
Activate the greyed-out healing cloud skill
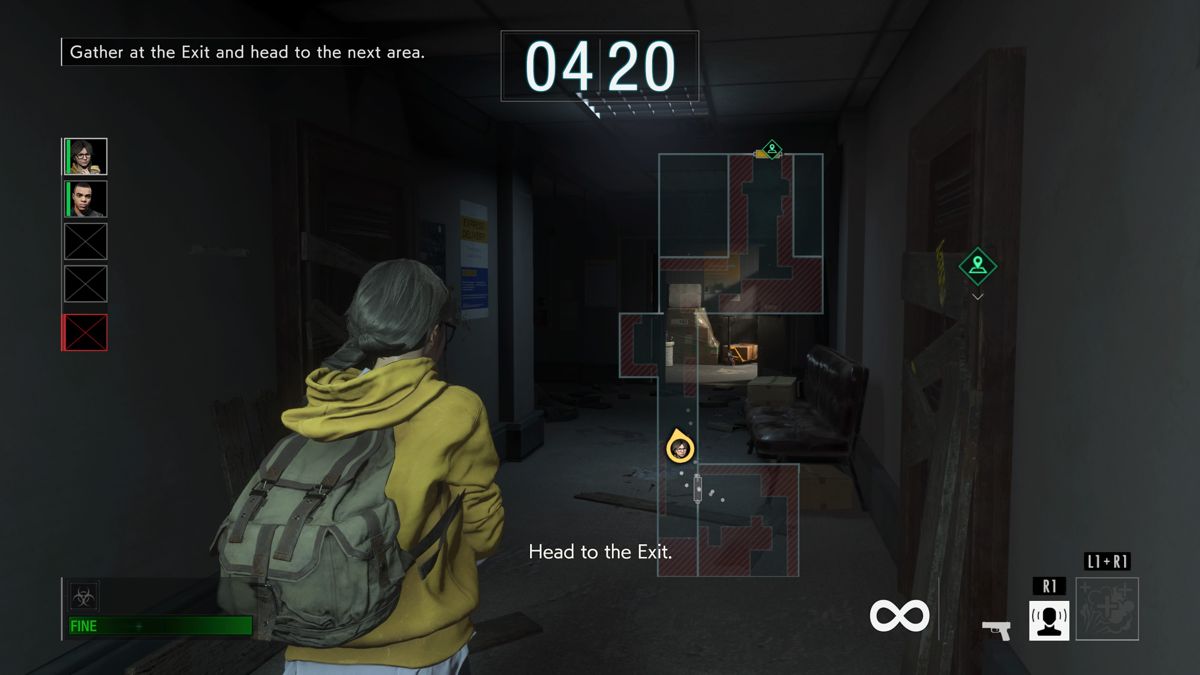(1107, 609)
